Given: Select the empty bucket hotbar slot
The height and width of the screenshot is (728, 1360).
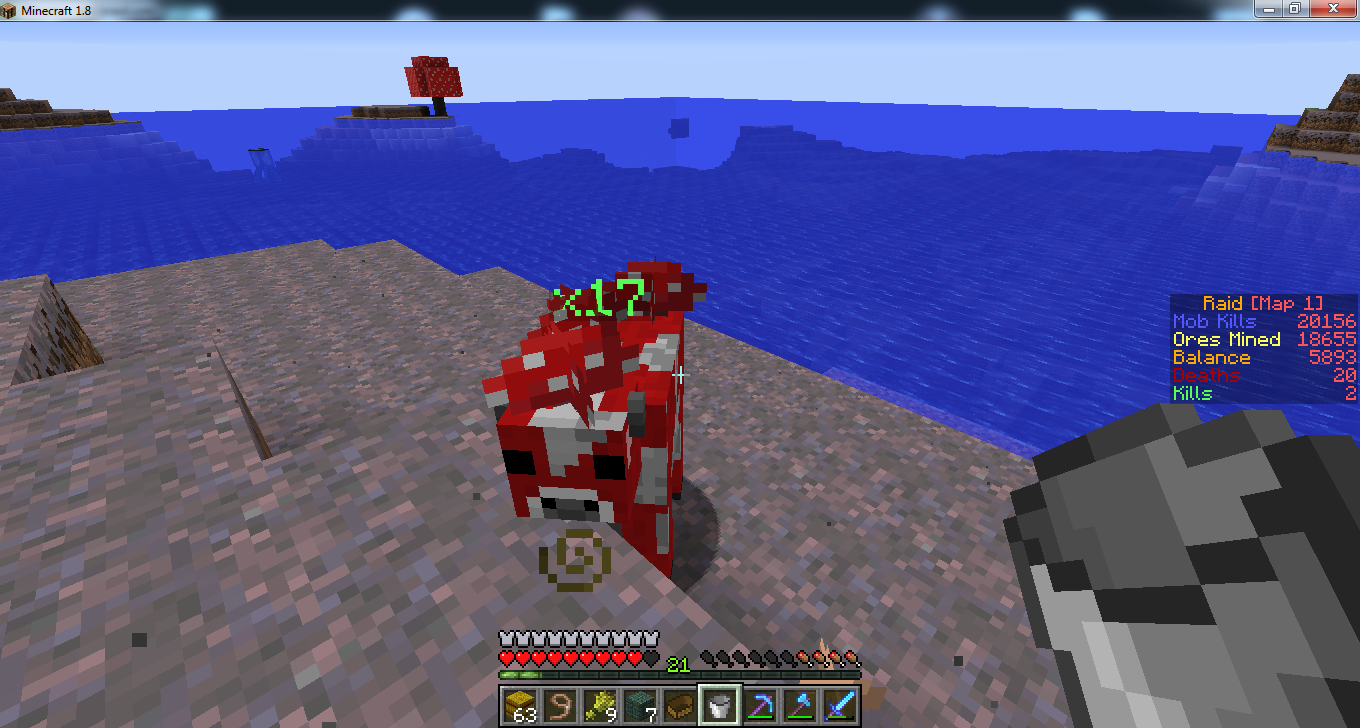Looking at the screenshot, I should pyautogui.click(x=720, y=704).
